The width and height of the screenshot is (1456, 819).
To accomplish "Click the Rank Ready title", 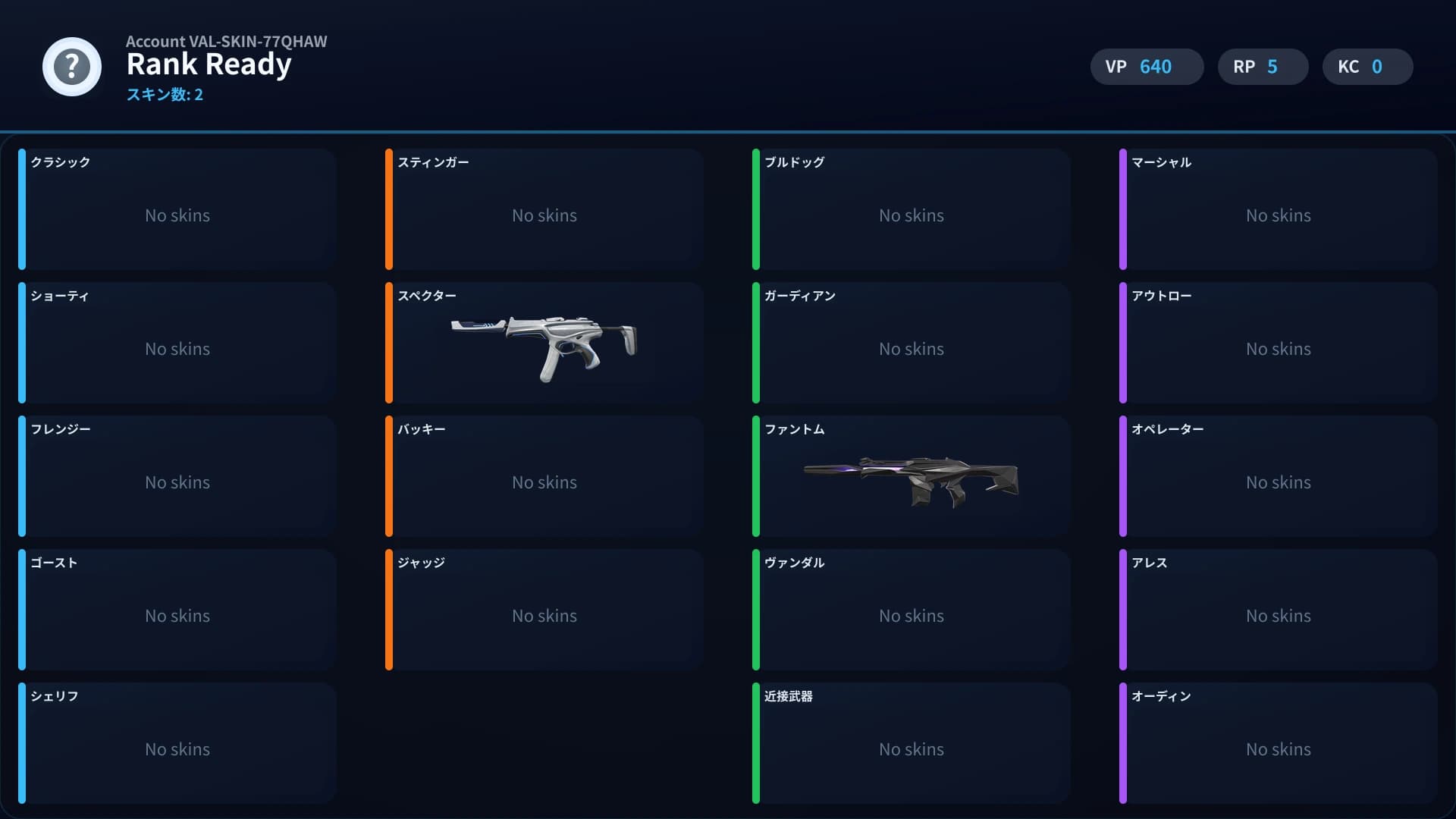I will coord(209,64).
